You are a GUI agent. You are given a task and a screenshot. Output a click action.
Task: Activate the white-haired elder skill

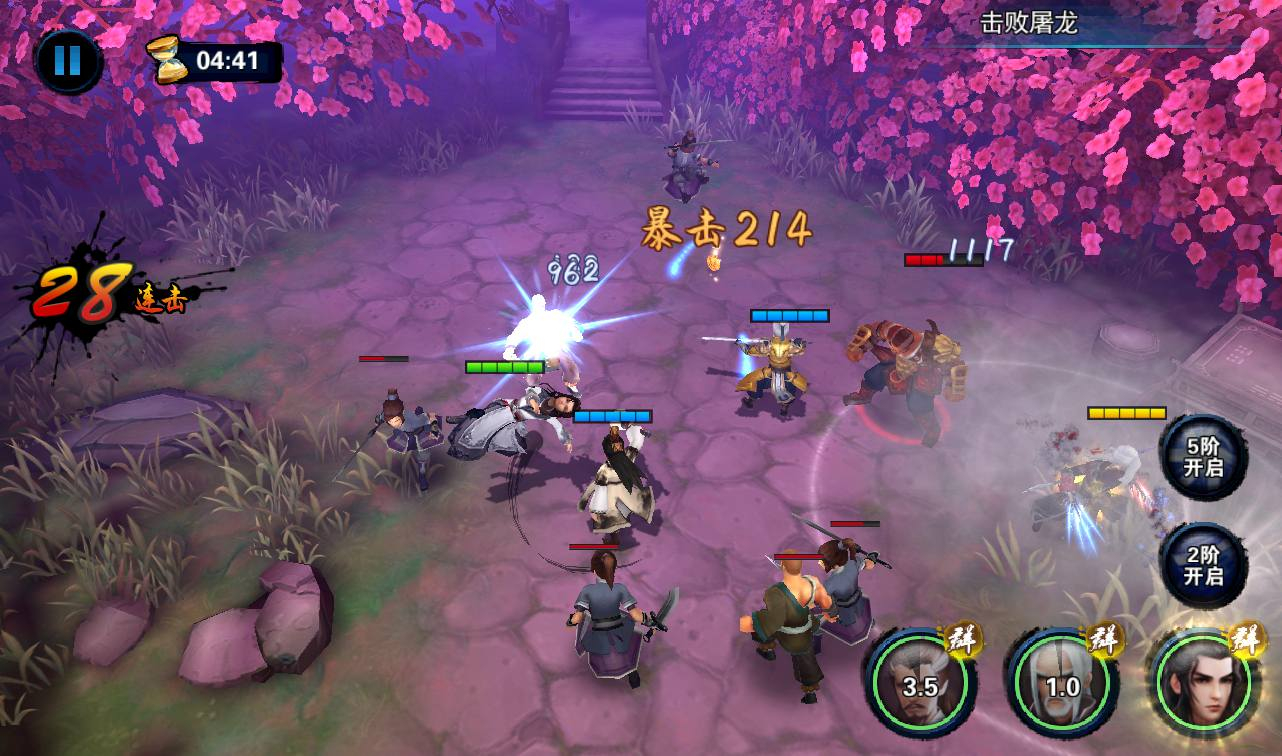click(x=1061, y=685)
